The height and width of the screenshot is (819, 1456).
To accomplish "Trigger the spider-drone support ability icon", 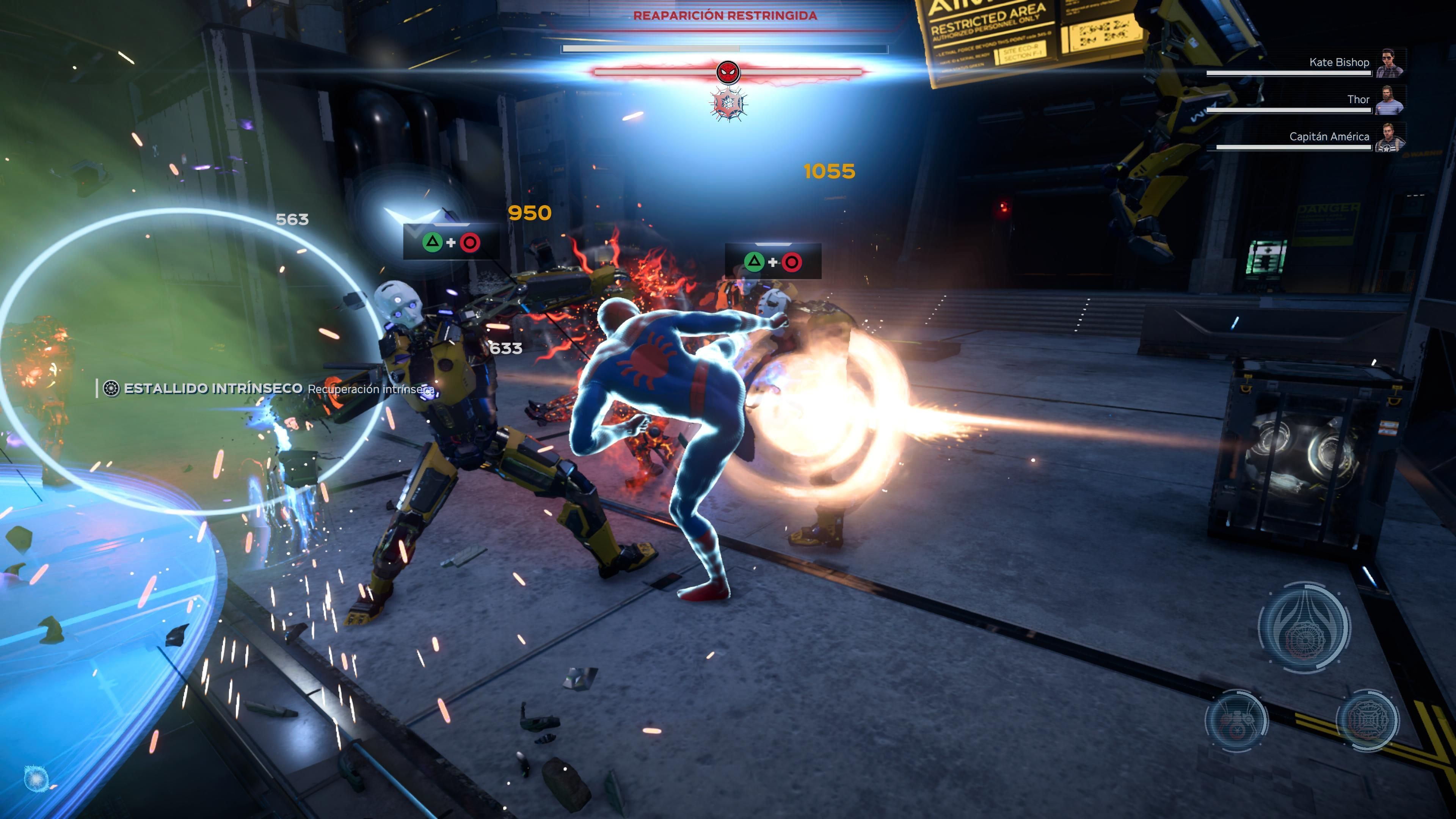I will [1236, 720].
